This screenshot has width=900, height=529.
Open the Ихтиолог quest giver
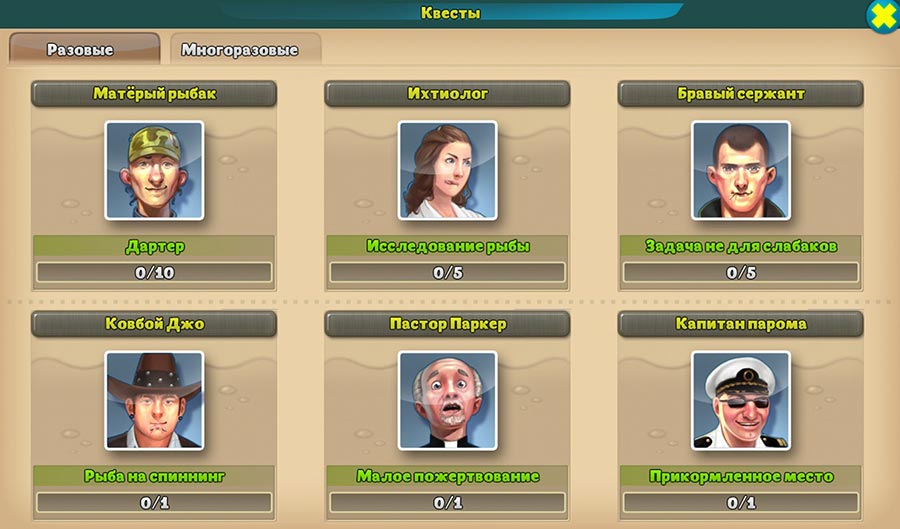(x=447, y=94)
